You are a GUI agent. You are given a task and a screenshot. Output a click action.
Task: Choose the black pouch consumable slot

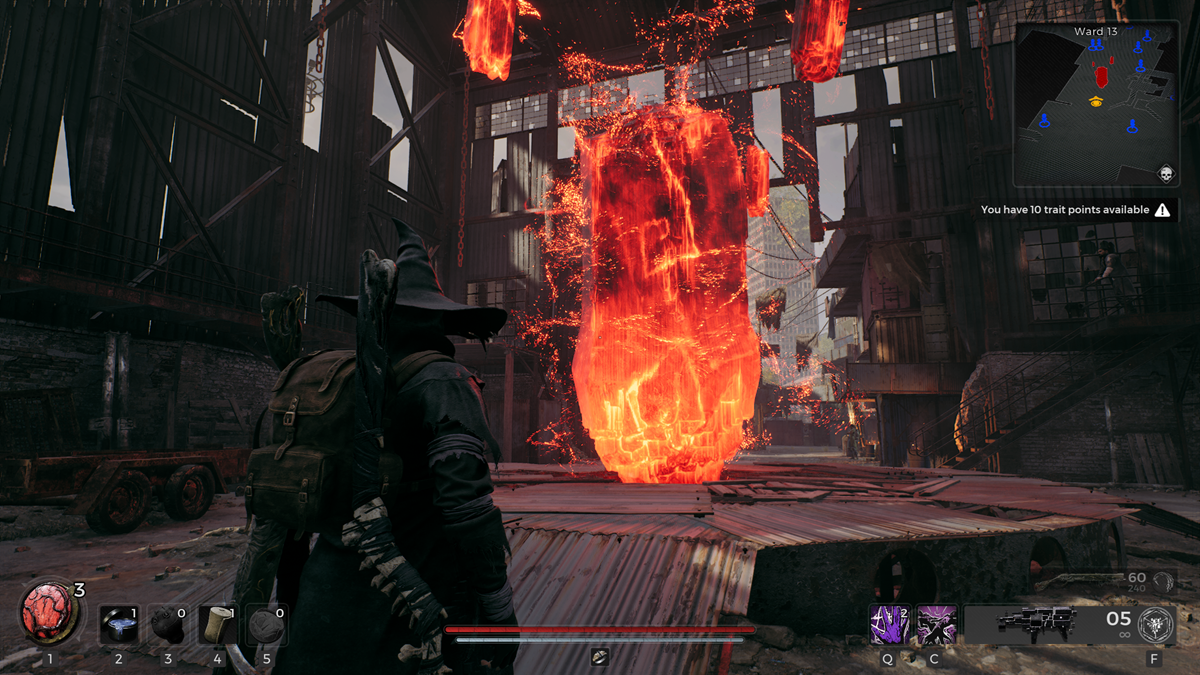pyautogui.click(x=167, y=624)
